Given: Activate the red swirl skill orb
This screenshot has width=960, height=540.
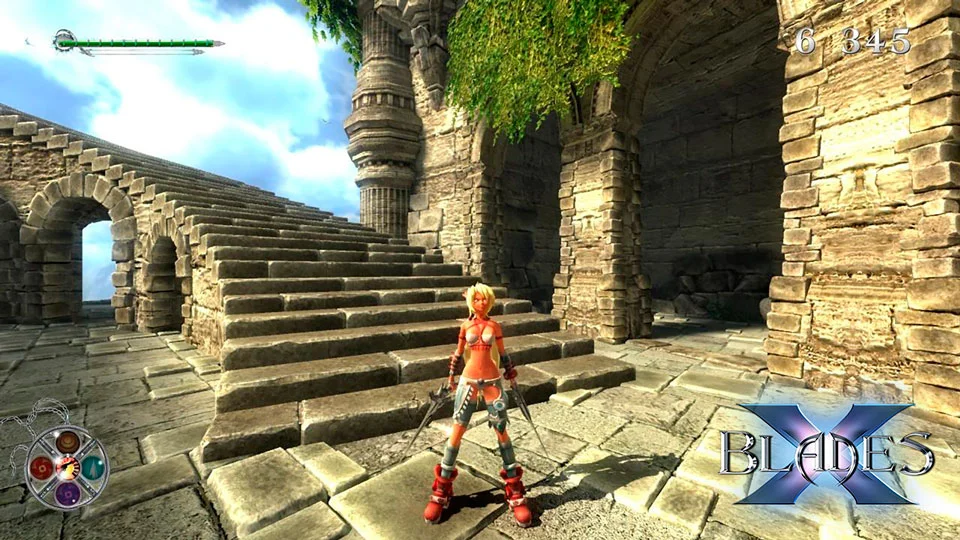Looking at the screenshot, I should [42, 466].
